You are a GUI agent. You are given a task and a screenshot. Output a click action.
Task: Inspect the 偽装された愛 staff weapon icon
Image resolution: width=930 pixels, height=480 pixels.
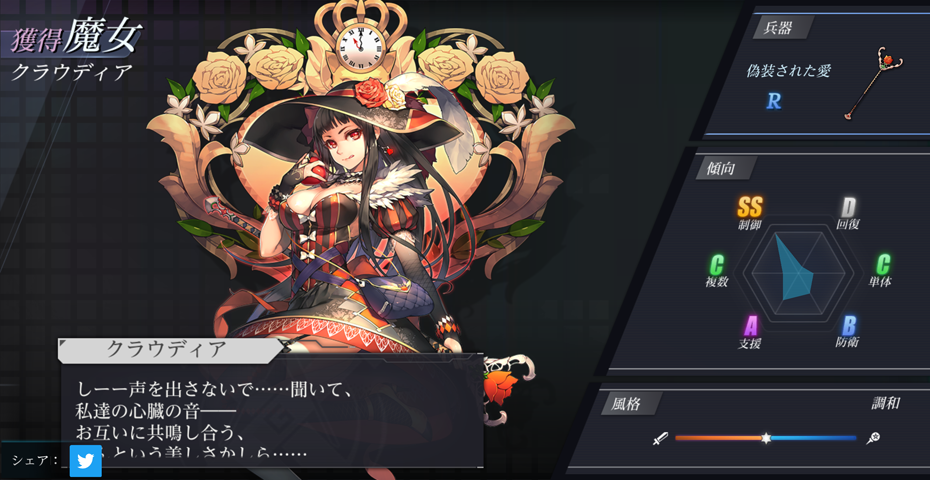click(872, 82)
